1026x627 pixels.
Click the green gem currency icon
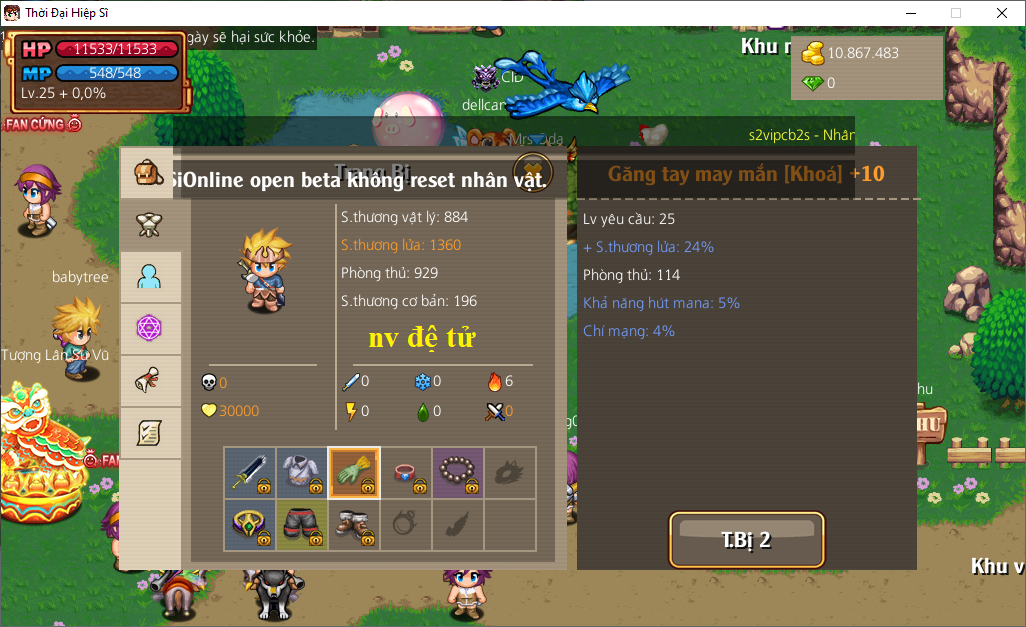click(814, 83)
